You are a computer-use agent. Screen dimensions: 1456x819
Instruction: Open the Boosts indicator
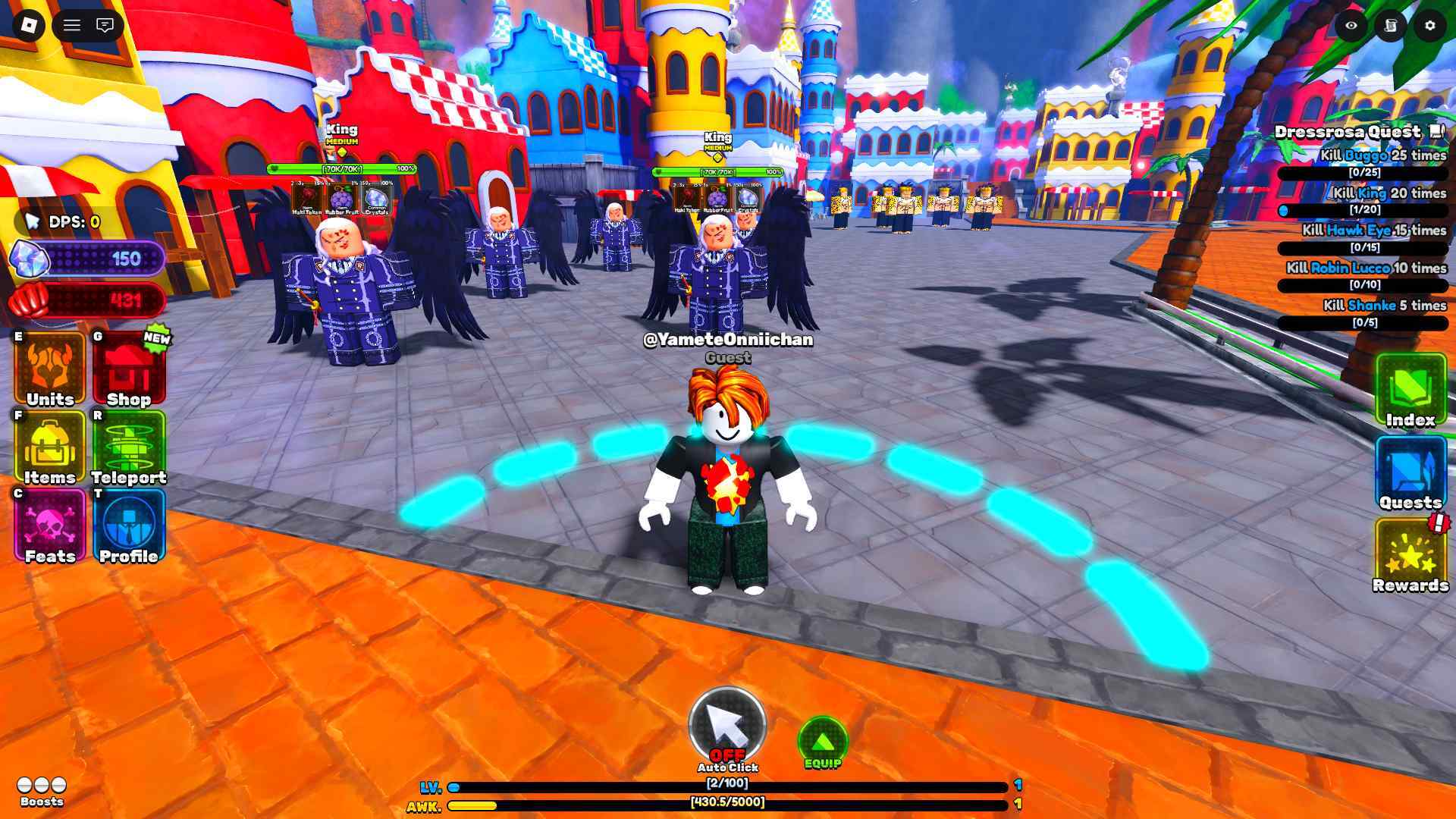(x=42, y=790)
